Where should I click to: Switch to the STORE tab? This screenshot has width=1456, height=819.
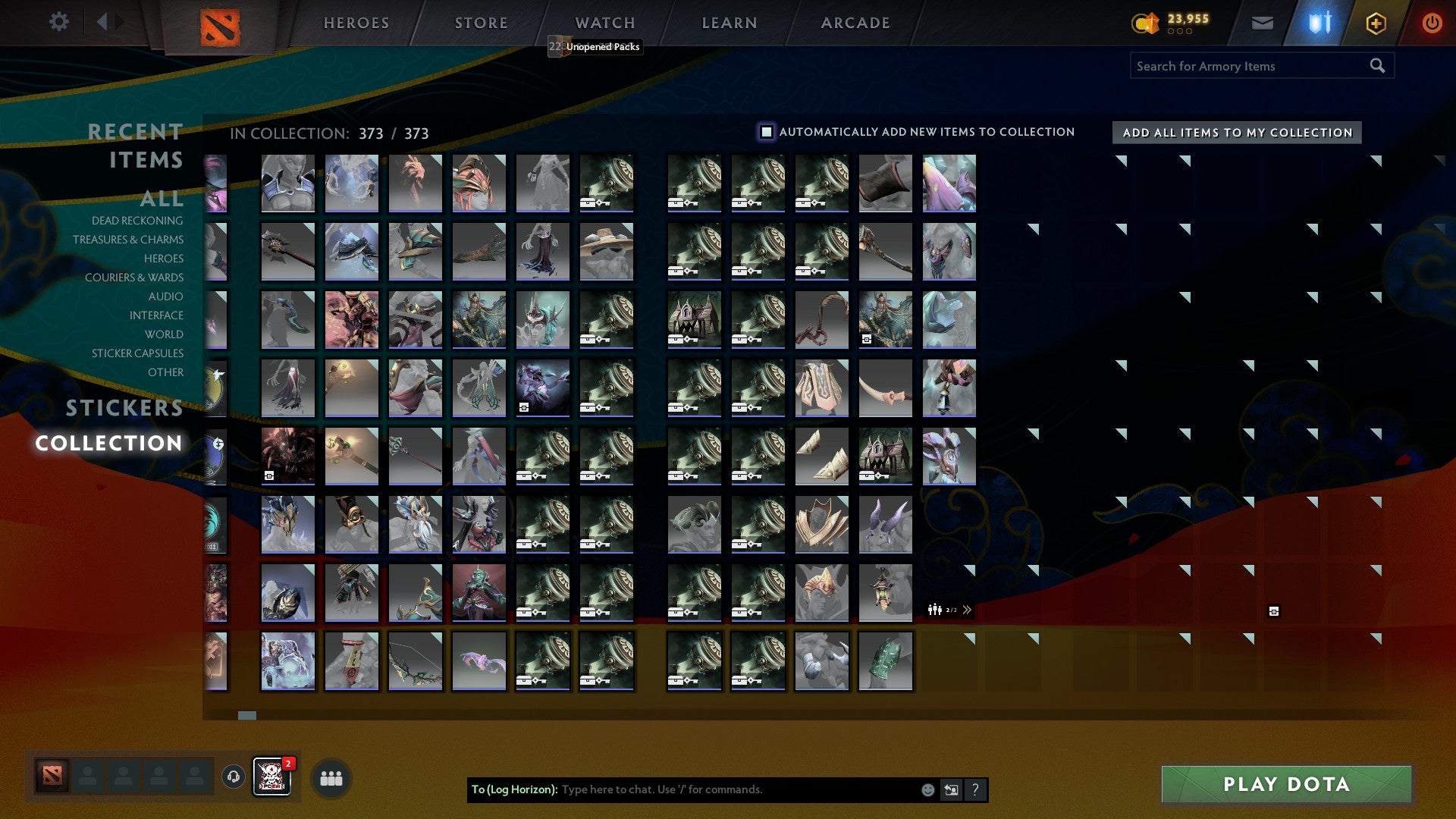[480, 23]
